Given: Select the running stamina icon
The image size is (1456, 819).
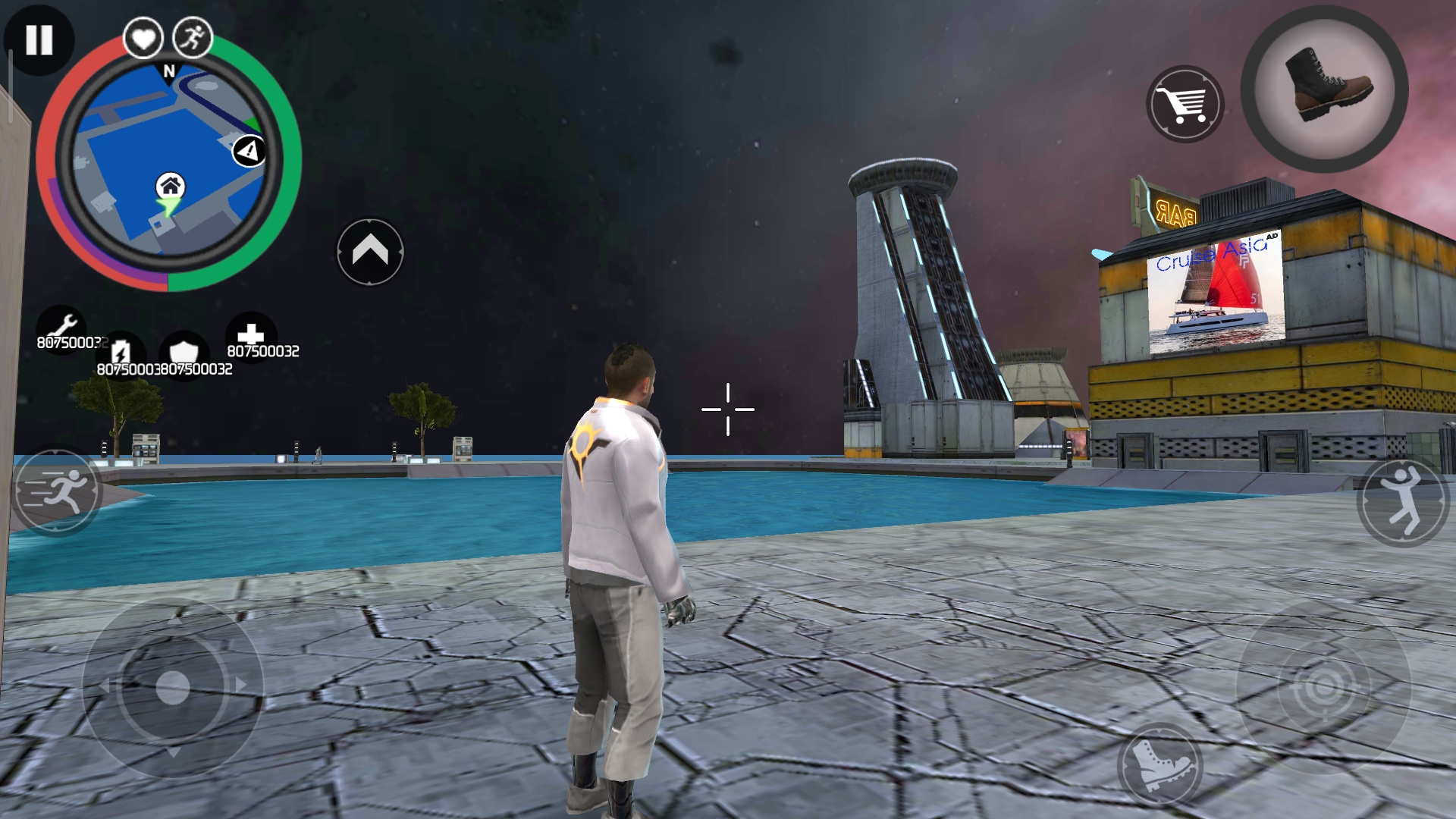Looking at the screenshot, I should click(193, 38).
